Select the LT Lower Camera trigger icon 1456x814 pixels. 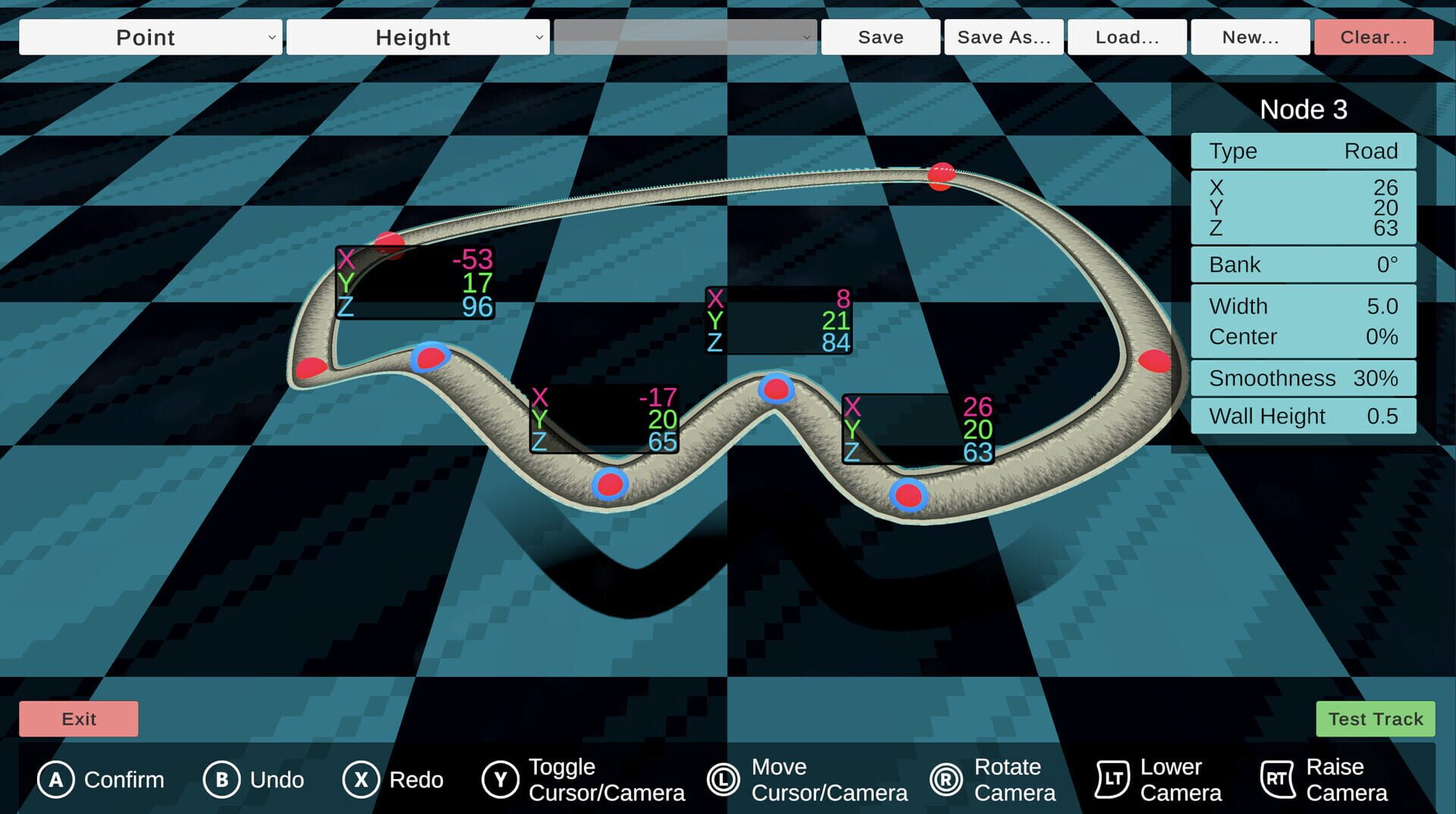(1112, 778)
